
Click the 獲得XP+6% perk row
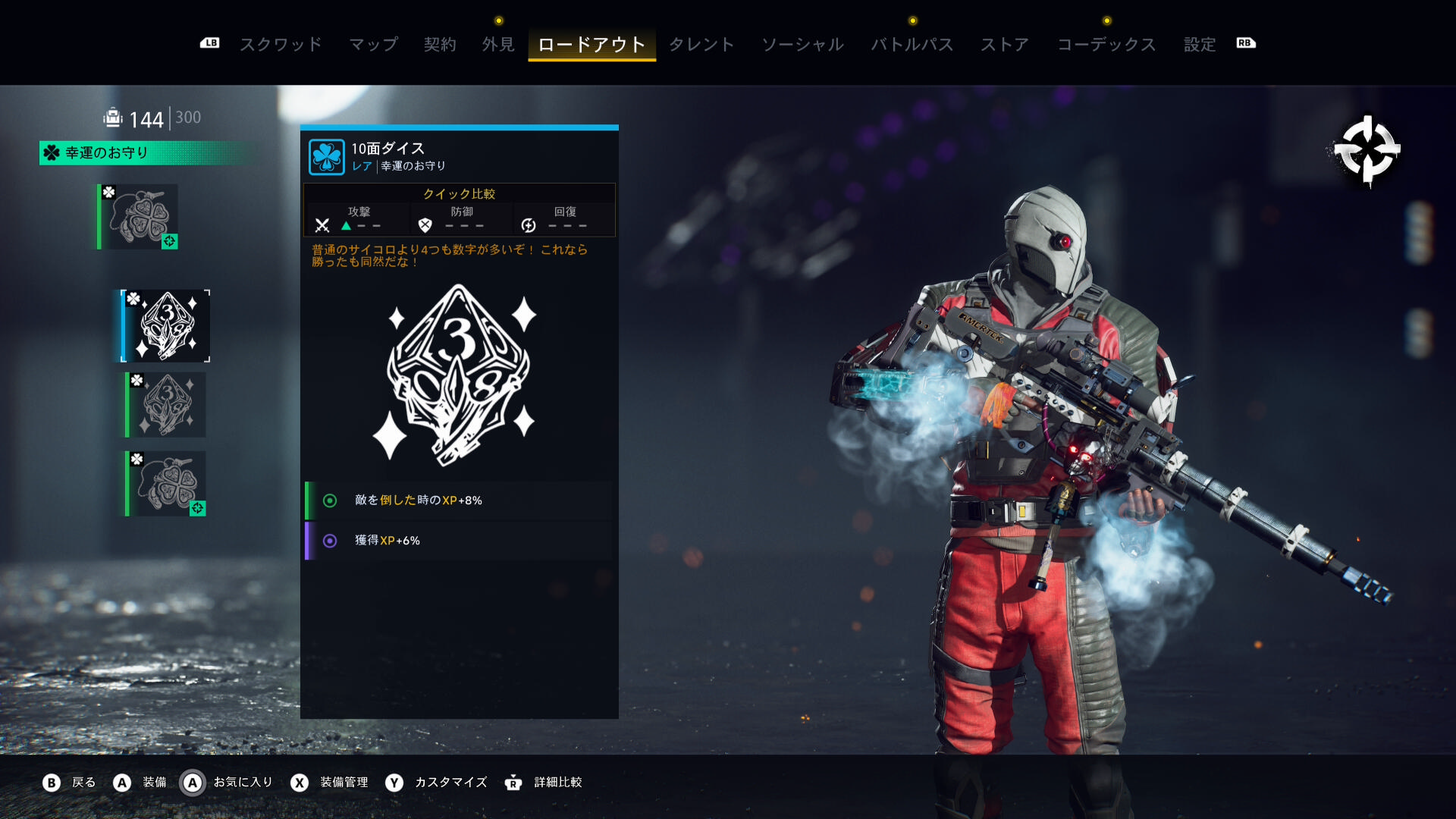(460, 541)
